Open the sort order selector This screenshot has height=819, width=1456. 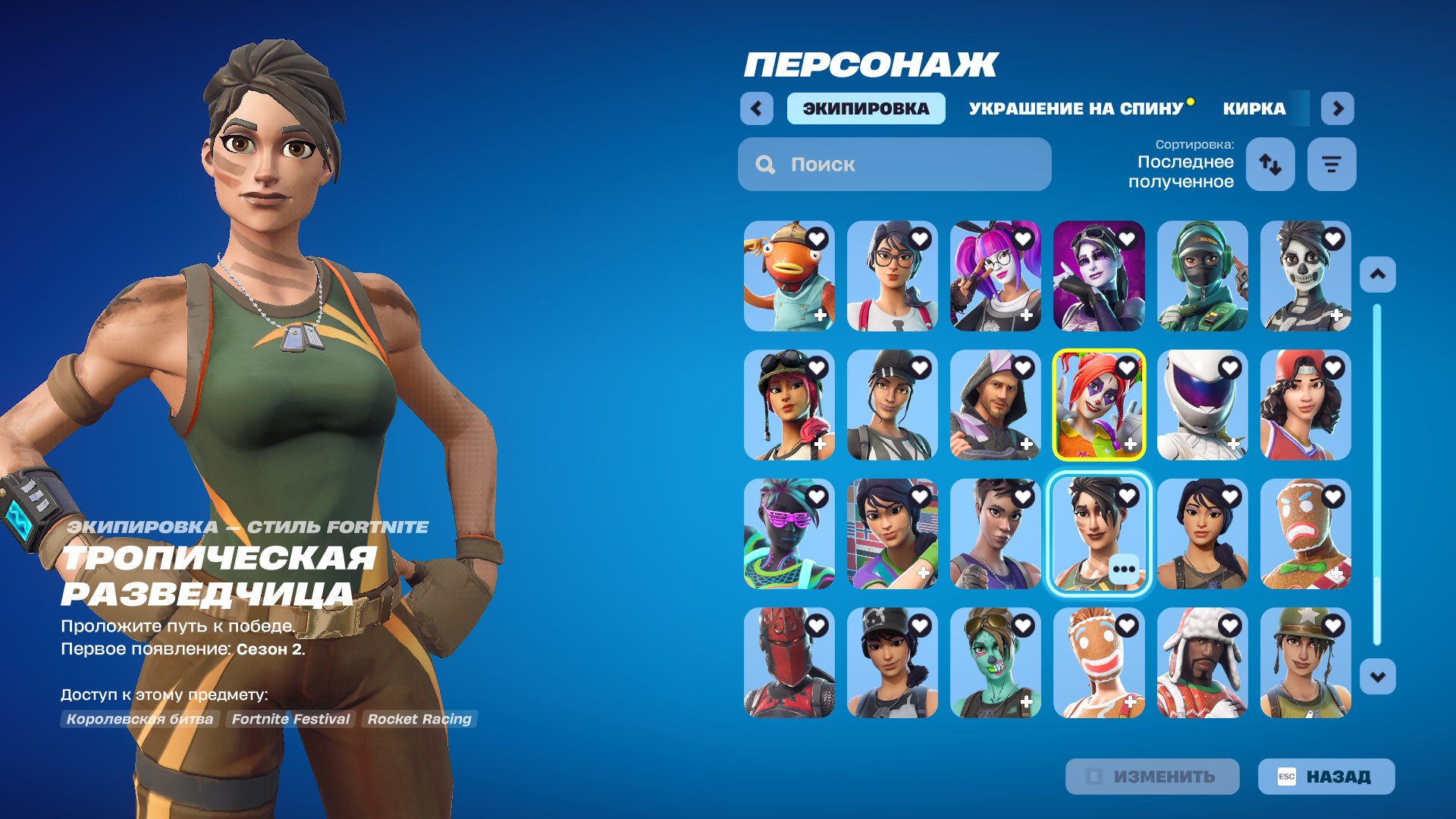(x=1271, y=164)
